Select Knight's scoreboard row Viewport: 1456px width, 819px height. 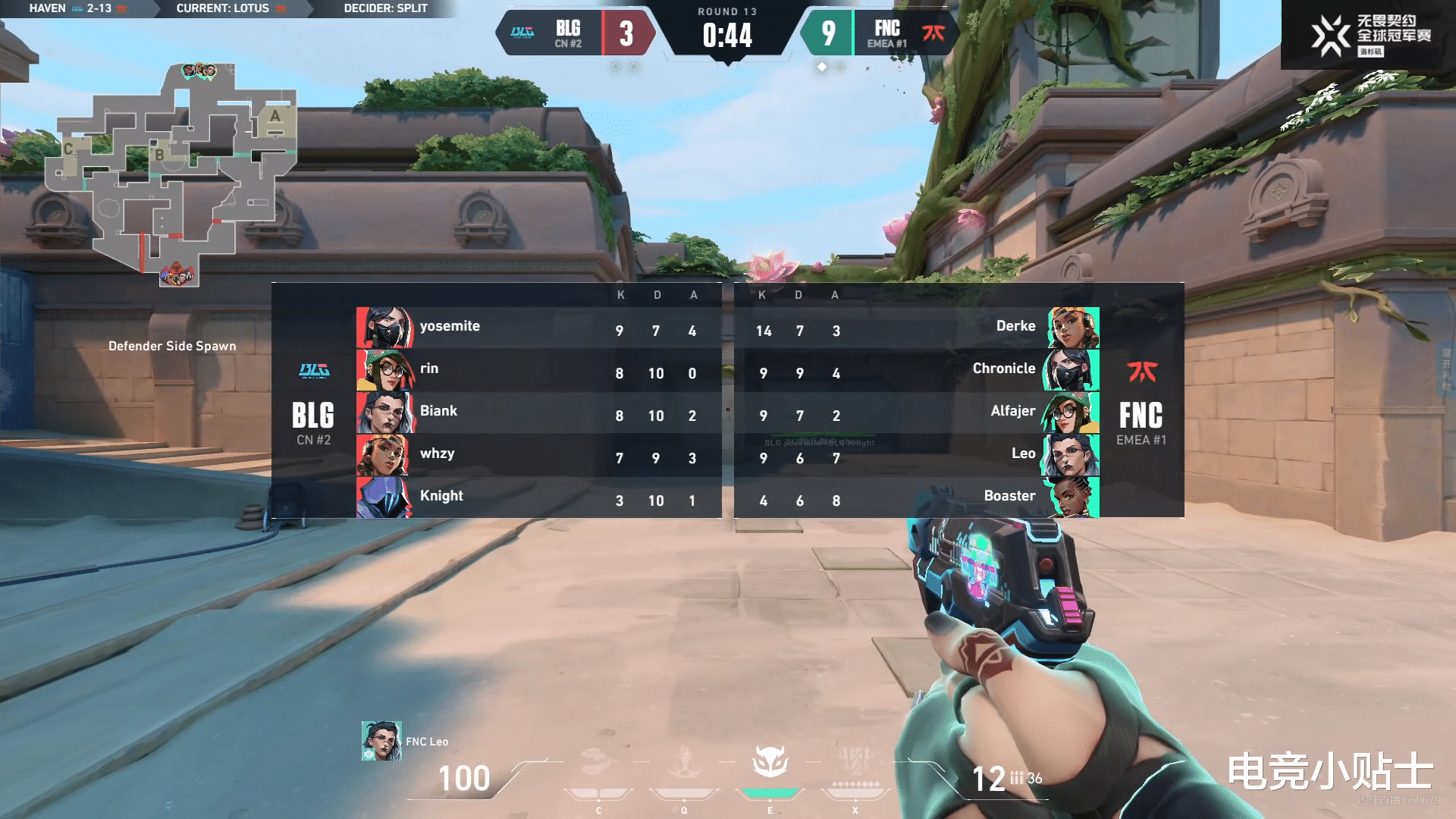(x=538, y=497)
